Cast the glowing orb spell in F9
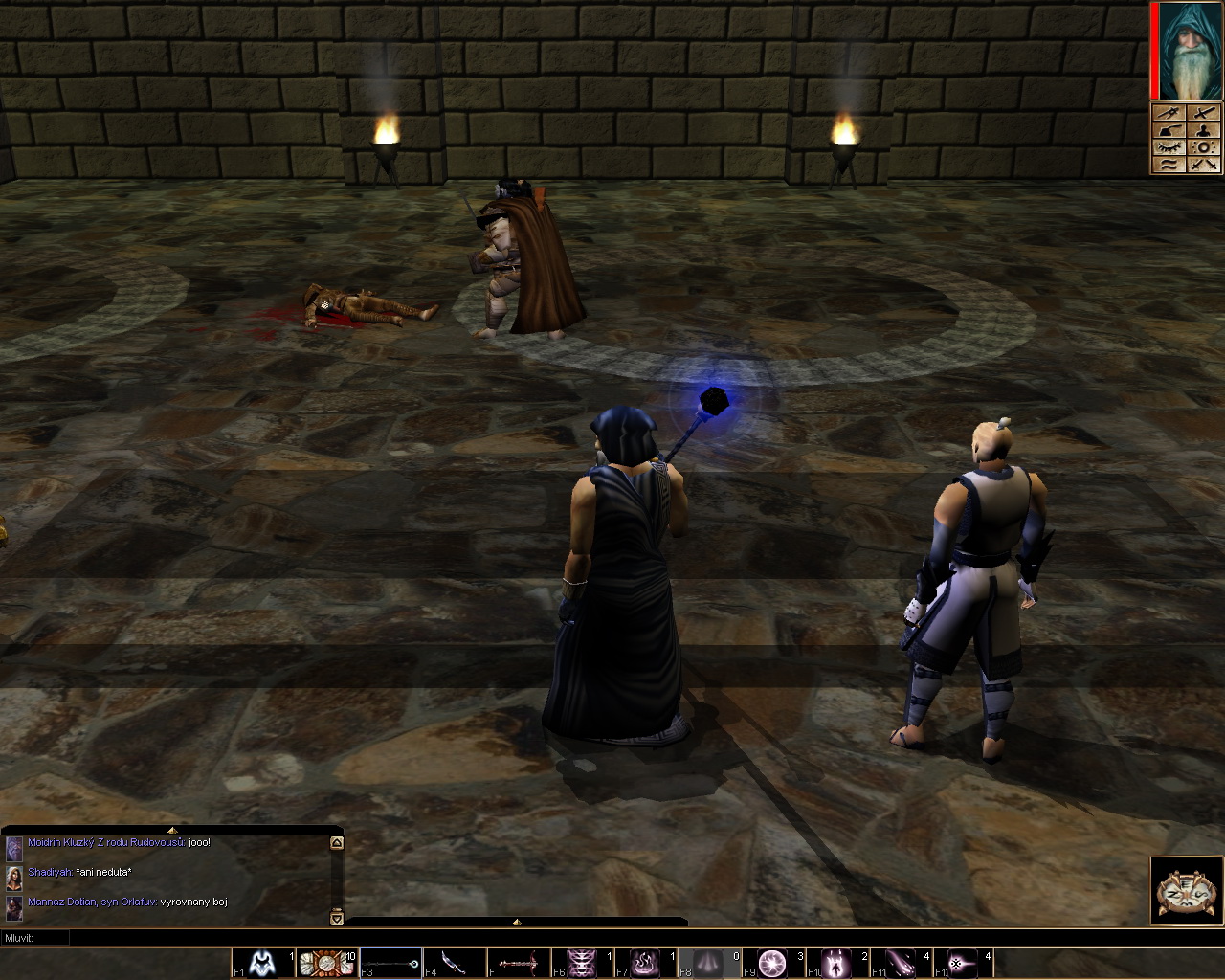The image size is (1225, 980). click(772, 963)
